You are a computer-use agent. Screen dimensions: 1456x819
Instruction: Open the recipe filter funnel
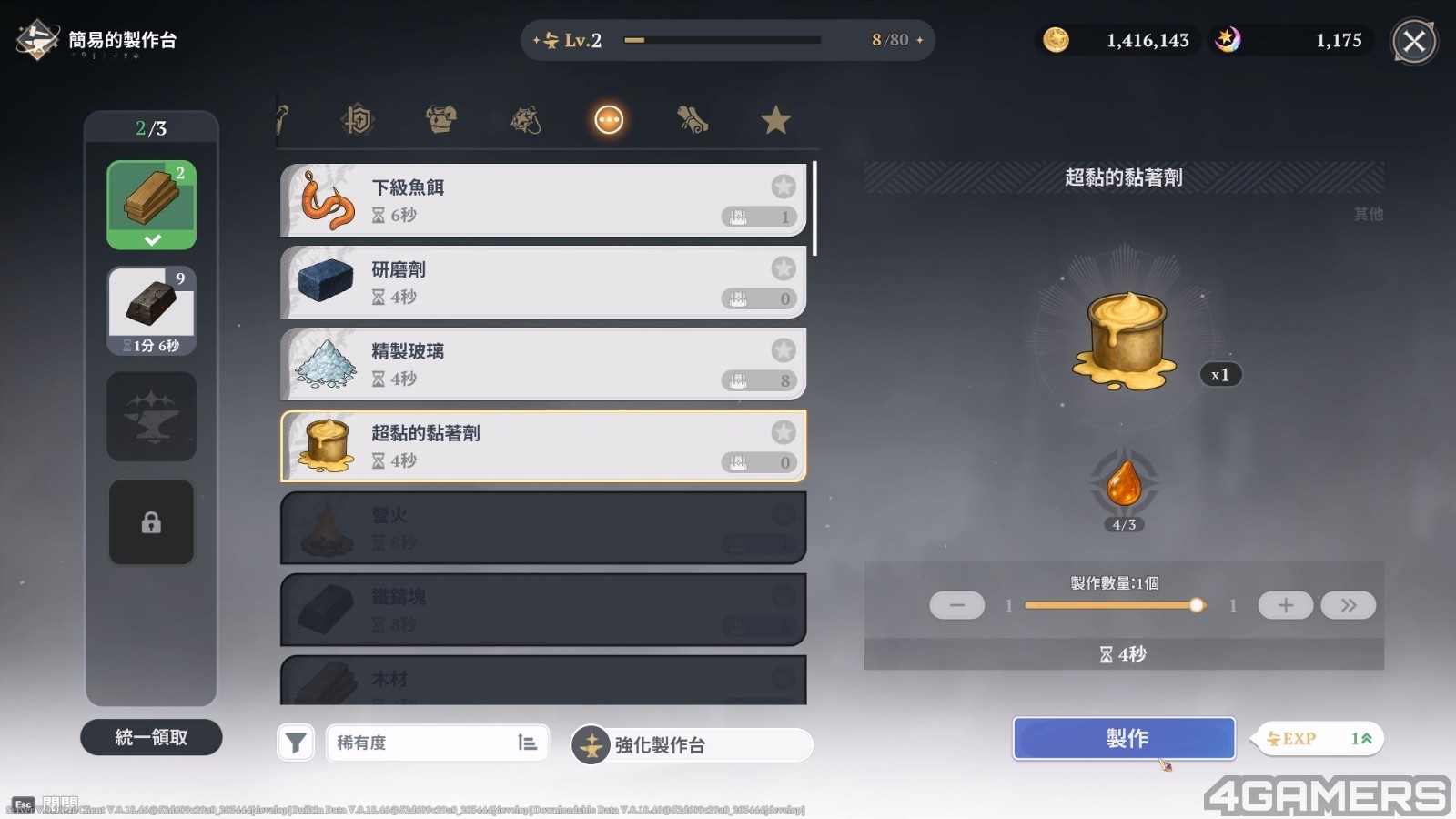(x=296, y=743)
